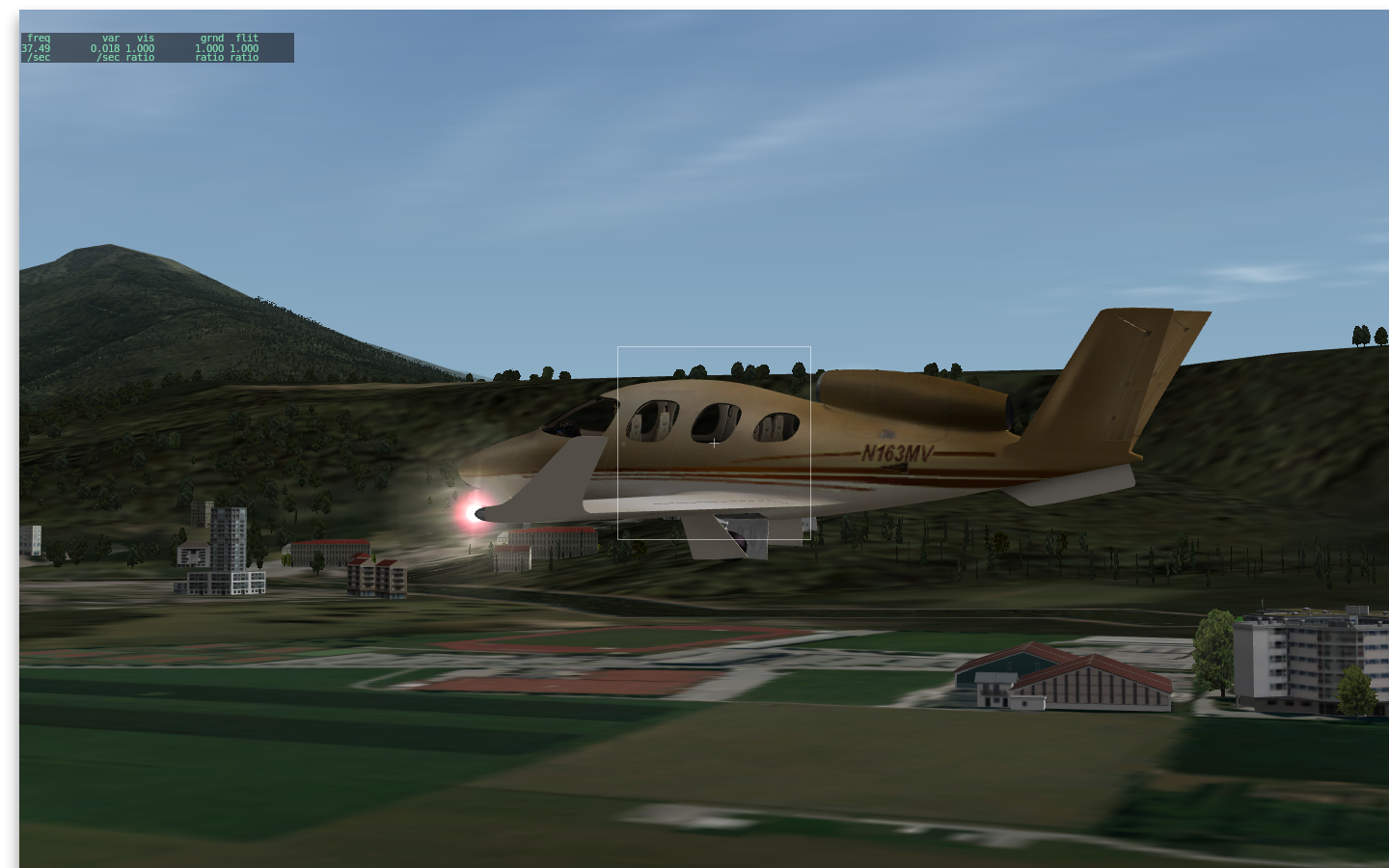
Task: Click the mouse-yoke crosshair in the white box
Action: tap(714, 444)
